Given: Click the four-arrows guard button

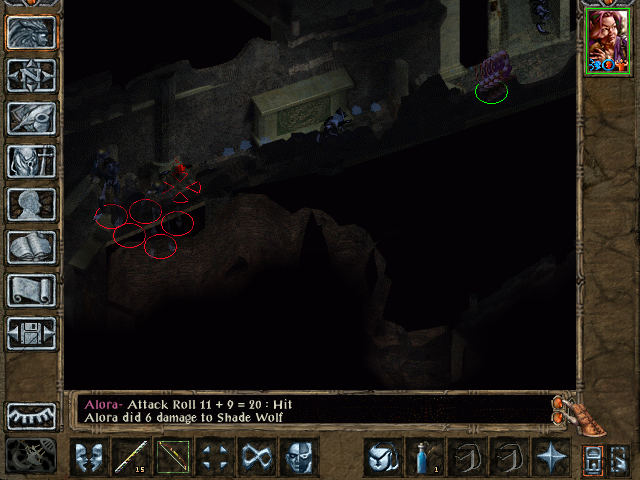Looking at the screenshot, I should point(214,458).
